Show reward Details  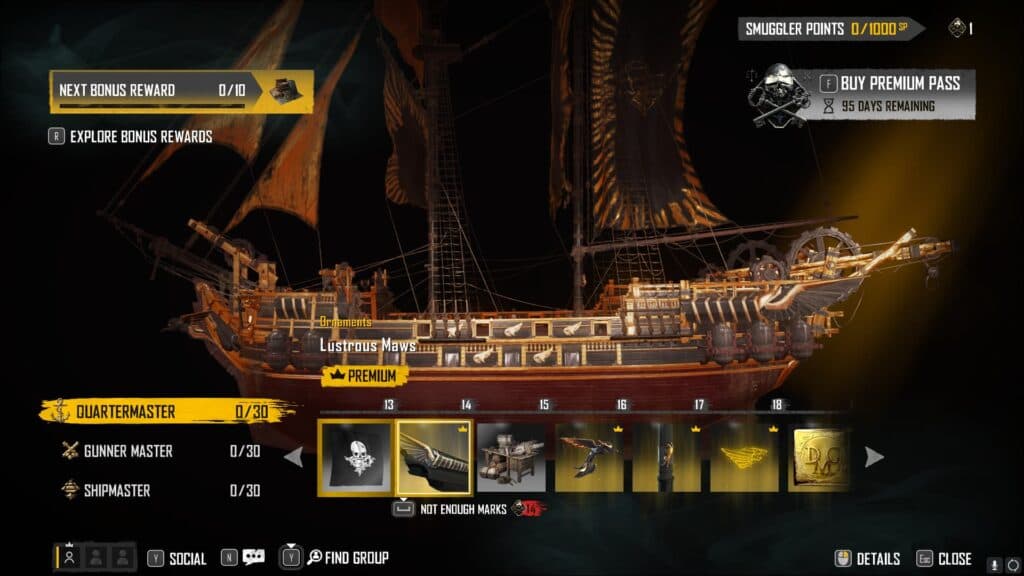[868, 559]
